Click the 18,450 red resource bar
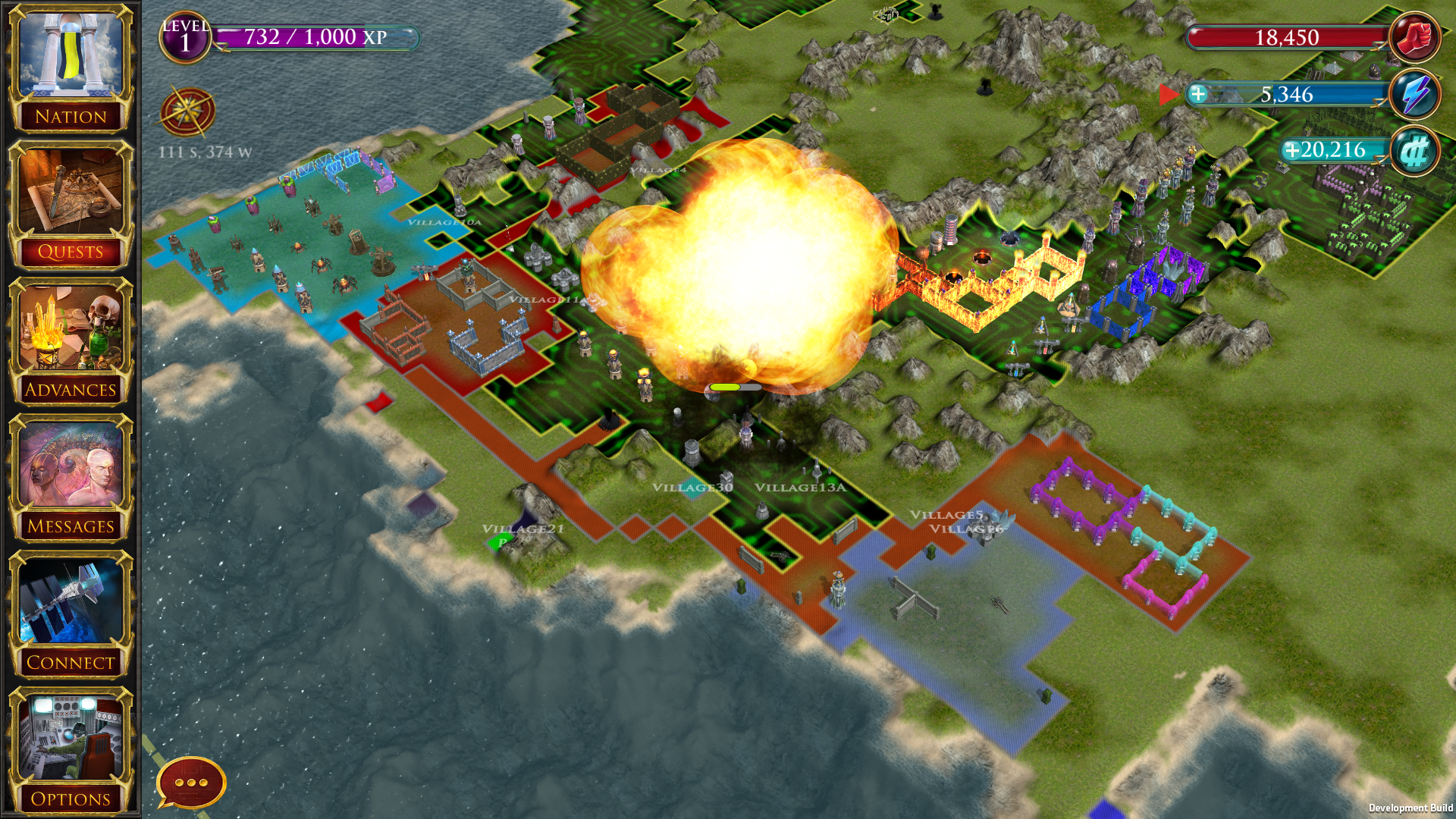Viewport: 1456px width, 819px height. [x=1289, y=36]
